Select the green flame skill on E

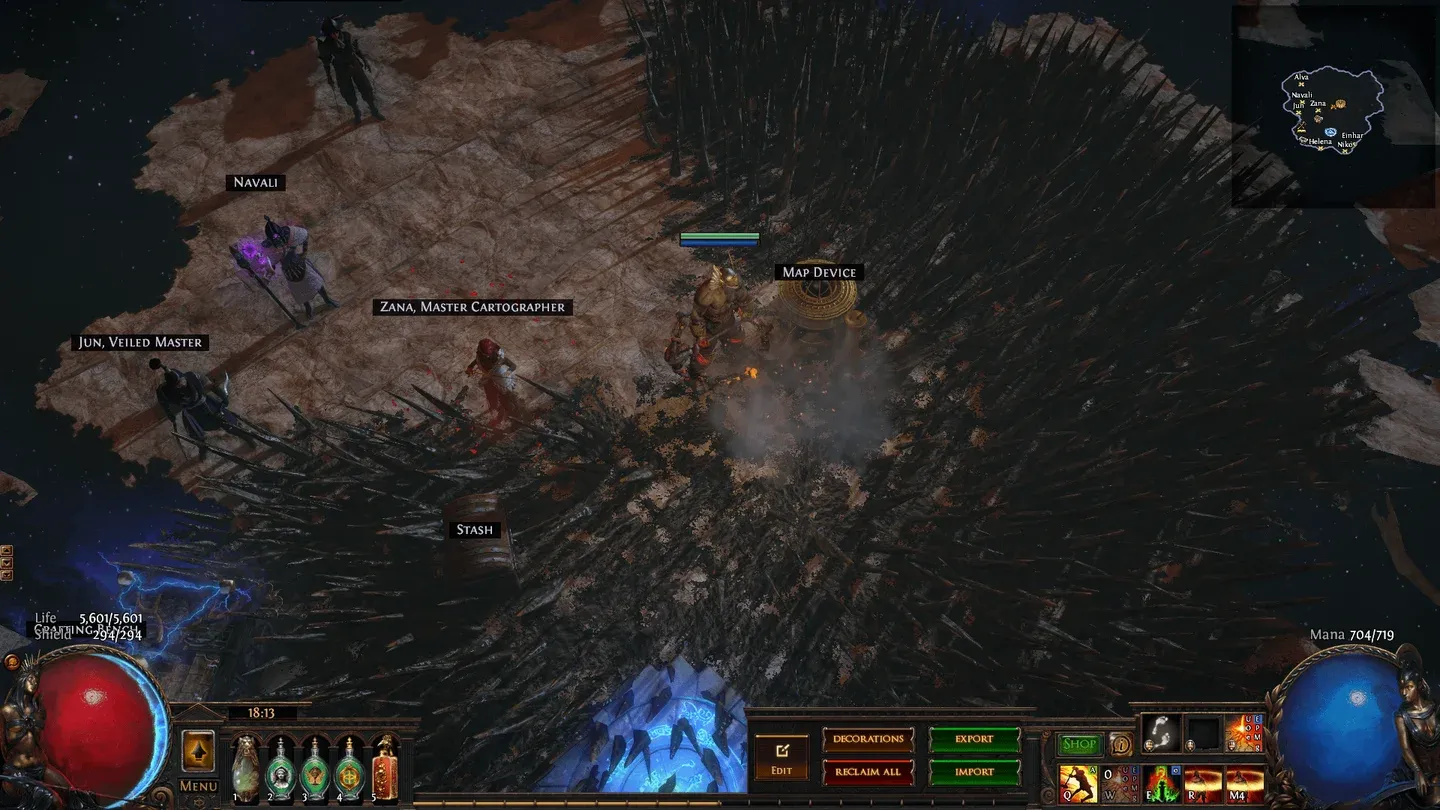tap(1162, 785)
